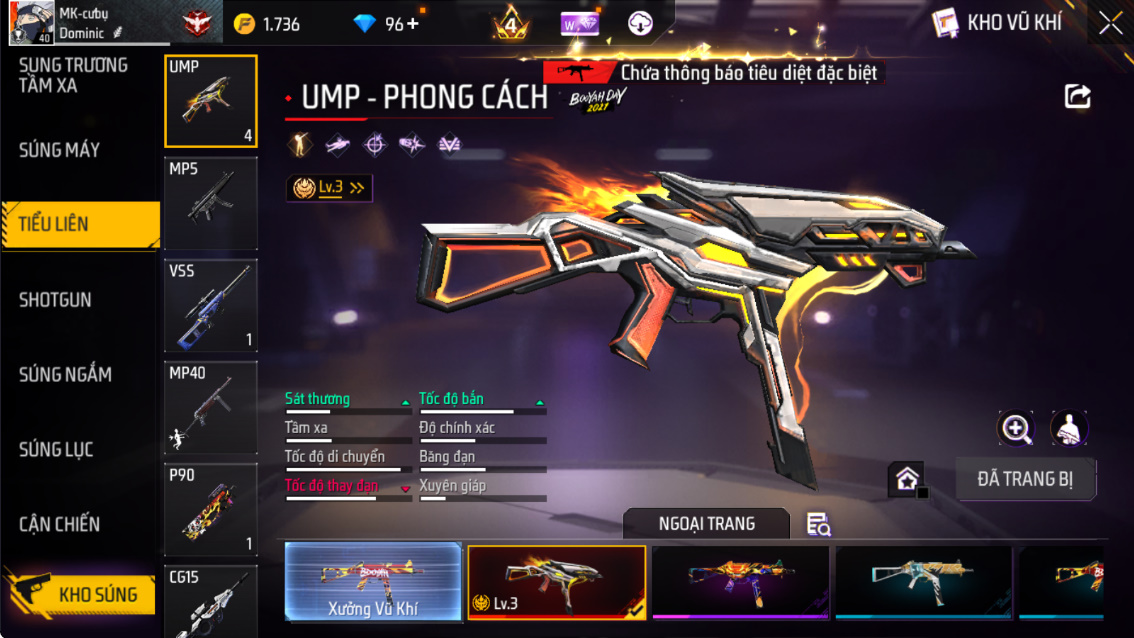Switch to the SHOTGUN category
The height and width of the screenshot is (638, 1134).
point(55,299)
